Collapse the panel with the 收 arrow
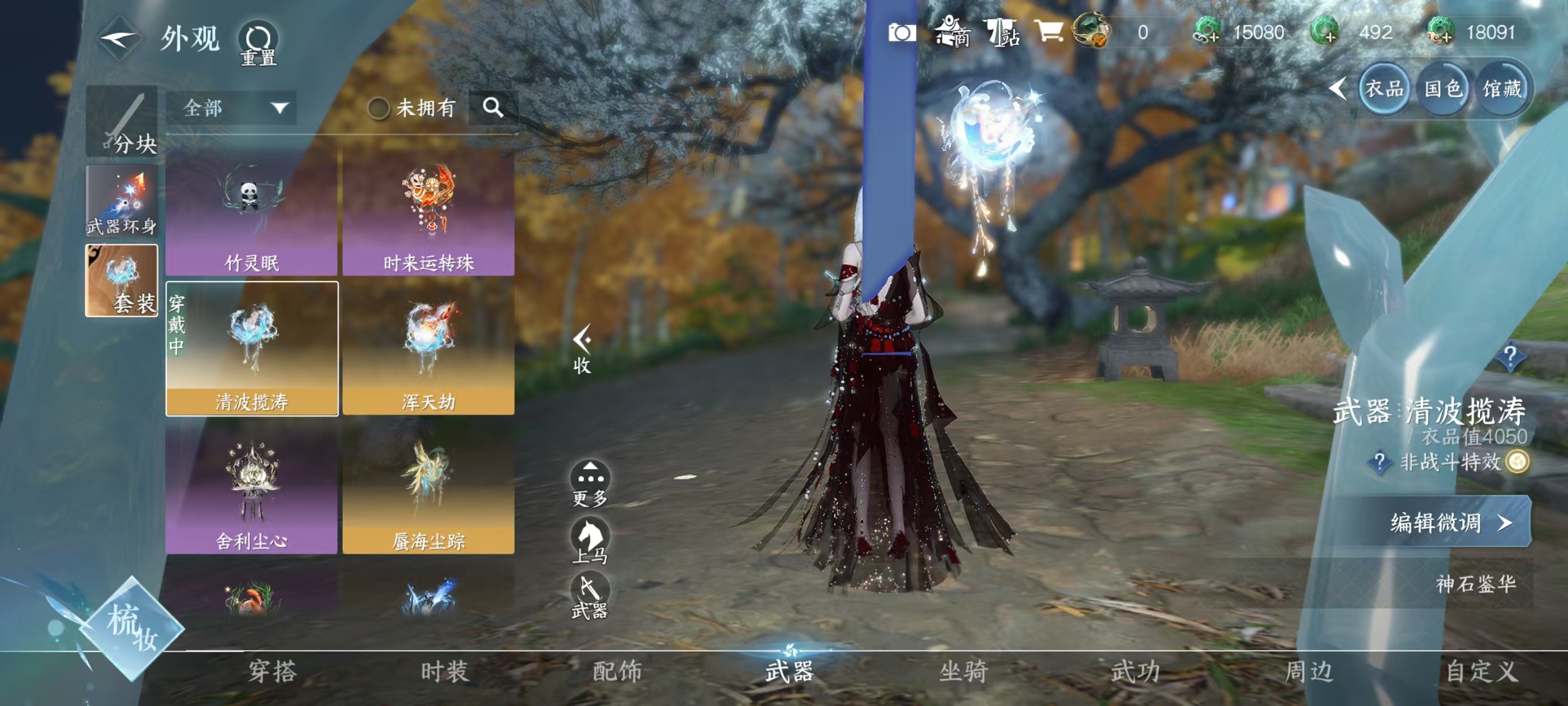 [582, 349]
